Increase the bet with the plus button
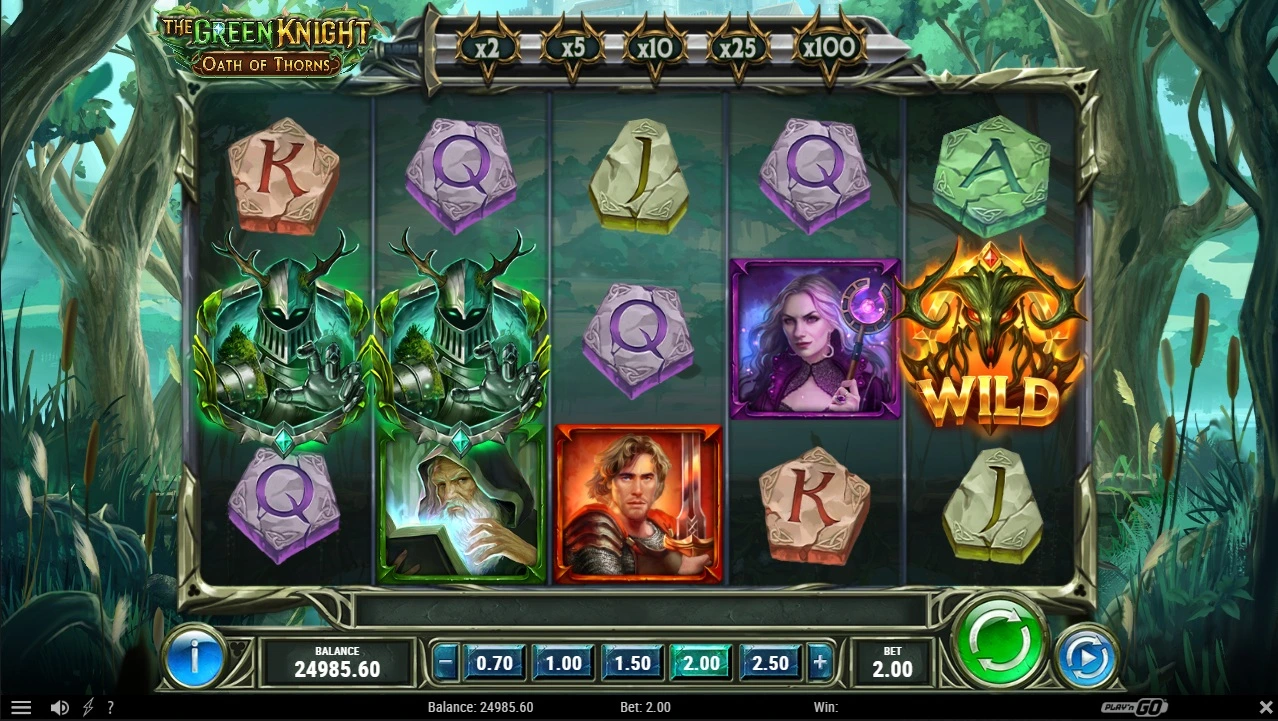The height and width of the screenshot is (721, 1278). click(x=820, y=662)
